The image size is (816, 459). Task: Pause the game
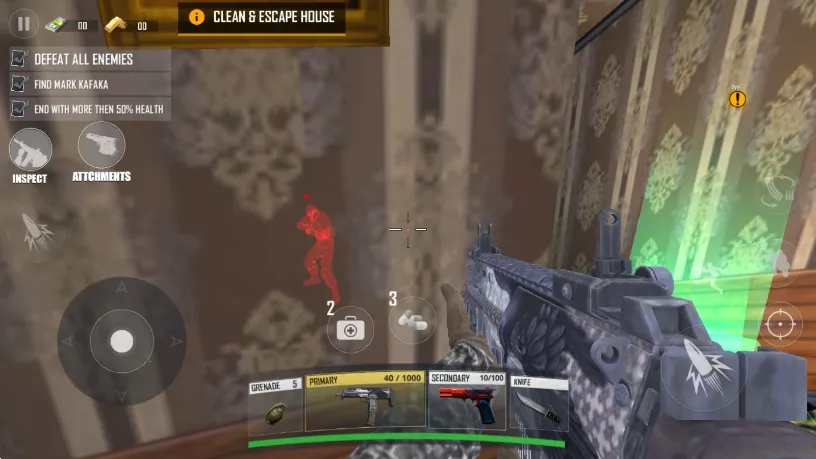(x=24, y=22)
